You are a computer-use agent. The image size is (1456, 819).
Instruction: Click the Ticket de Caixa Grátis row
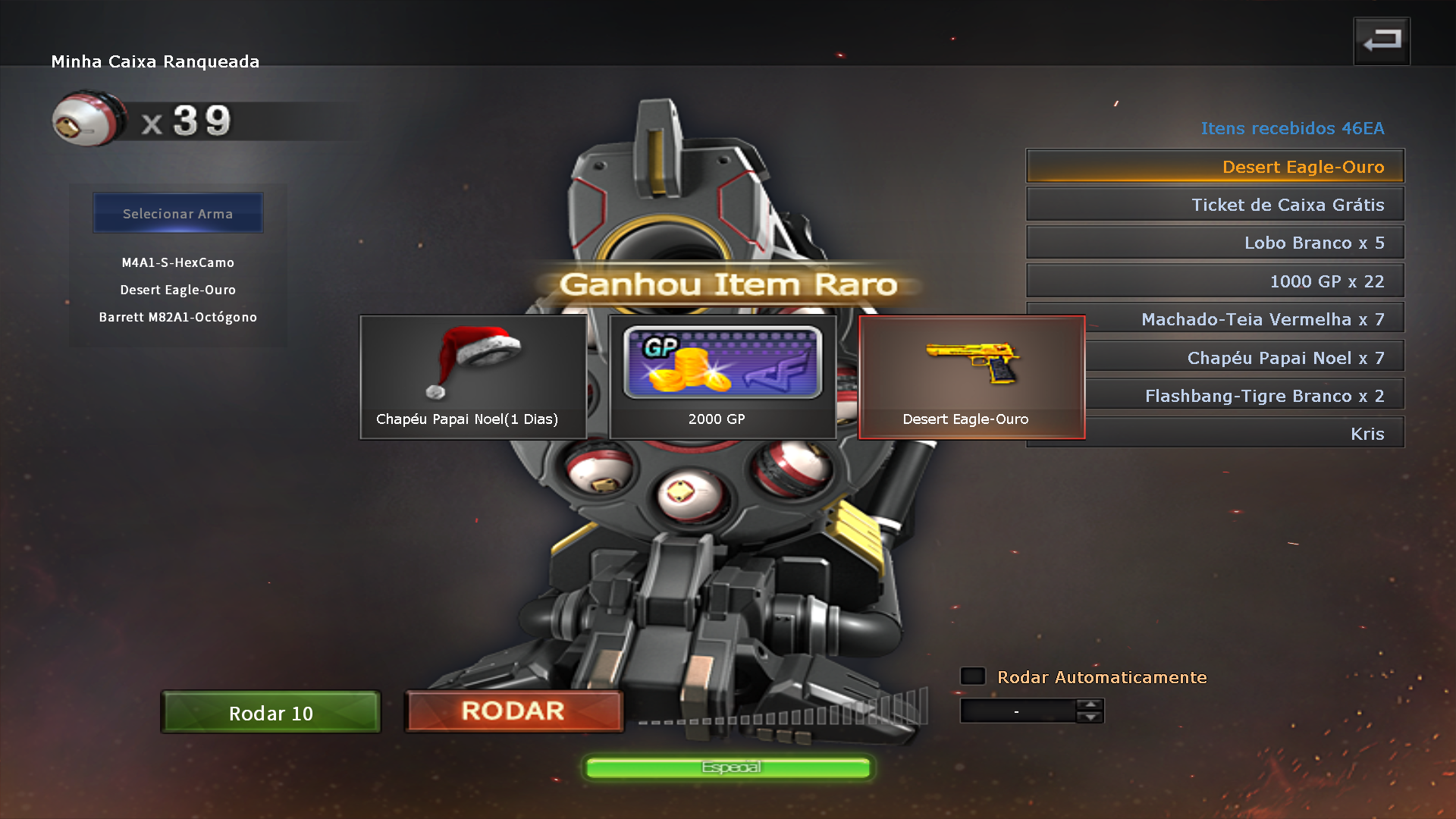[1215, 205]
